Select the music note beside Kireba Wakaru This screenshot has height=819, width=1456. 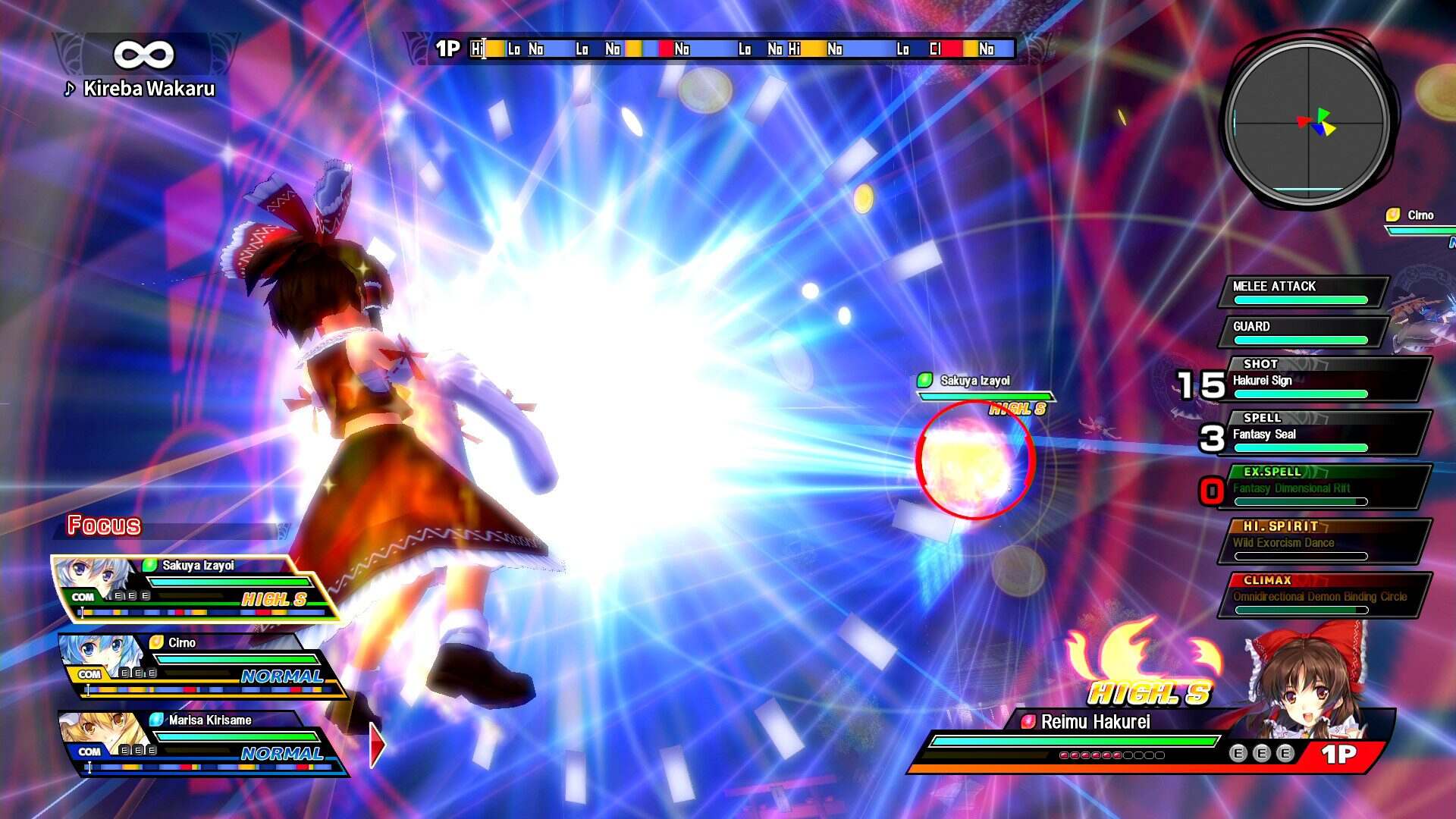tap(68, 89)
